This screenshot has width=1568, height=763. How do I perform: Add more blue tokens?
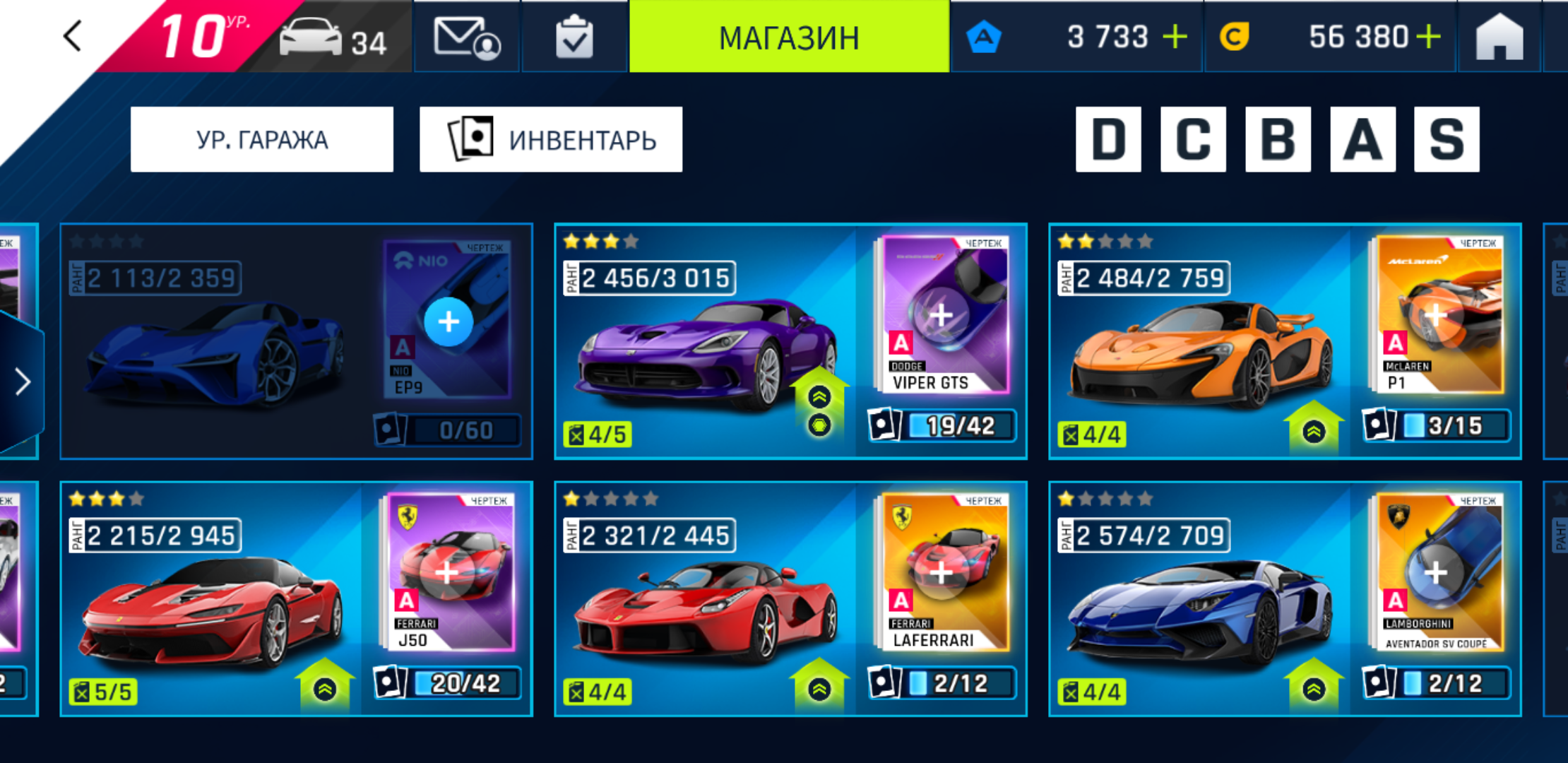click(1175, 37)
